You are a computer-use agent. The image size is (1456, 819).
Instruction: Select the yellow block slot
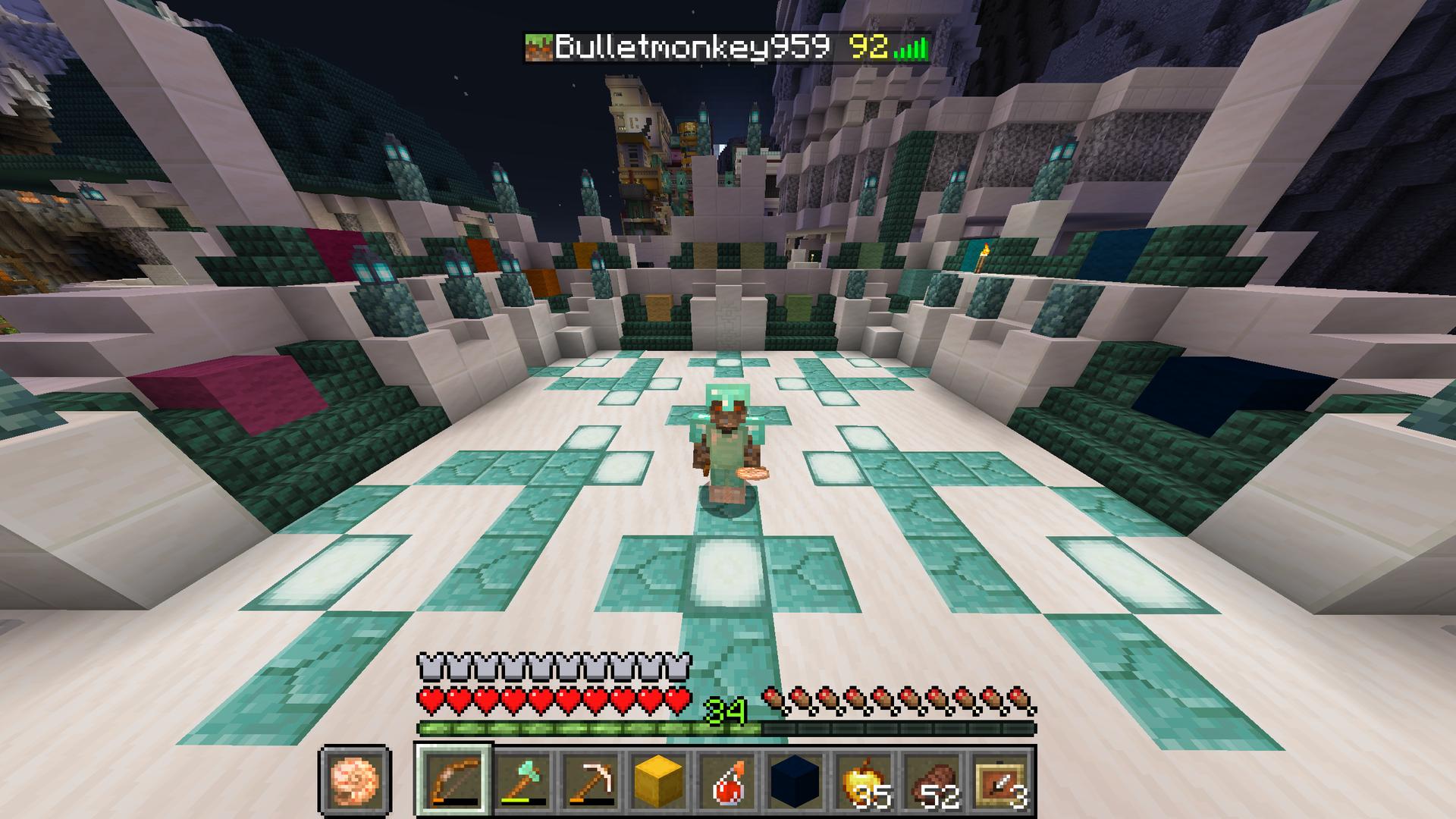coord(658,780)
